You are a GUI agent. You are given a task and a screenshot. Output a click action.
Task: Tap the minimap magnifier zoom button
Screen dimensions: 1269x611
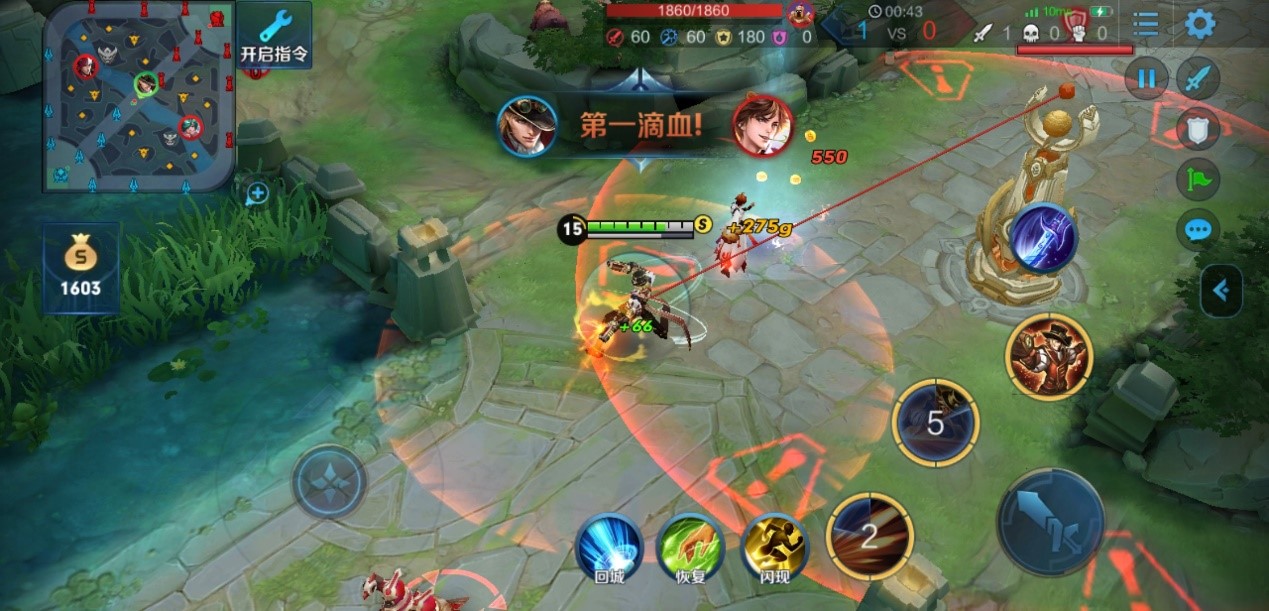click(x=257, y=193)
